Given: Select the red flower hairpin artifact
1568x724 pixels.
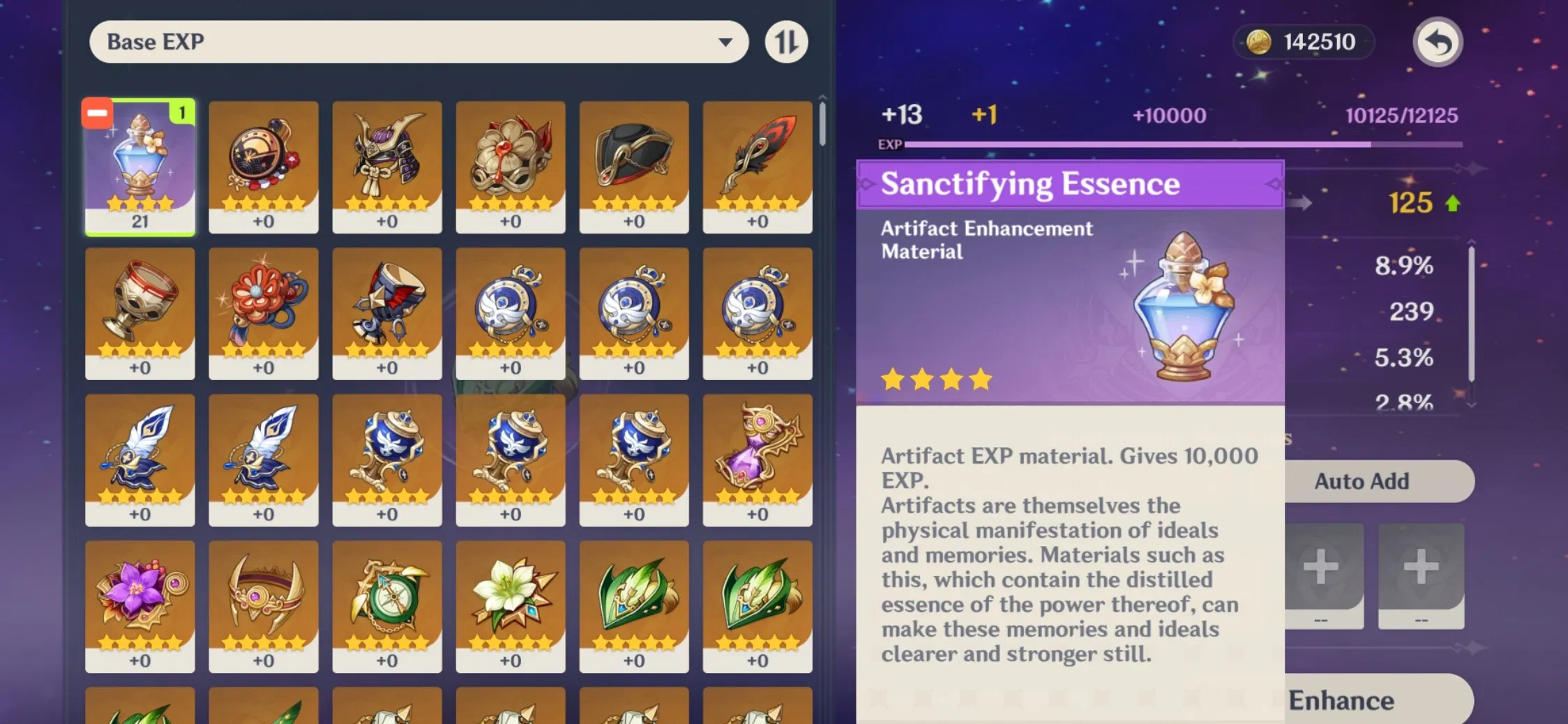Looking at the screenshot, I should 264,314.
